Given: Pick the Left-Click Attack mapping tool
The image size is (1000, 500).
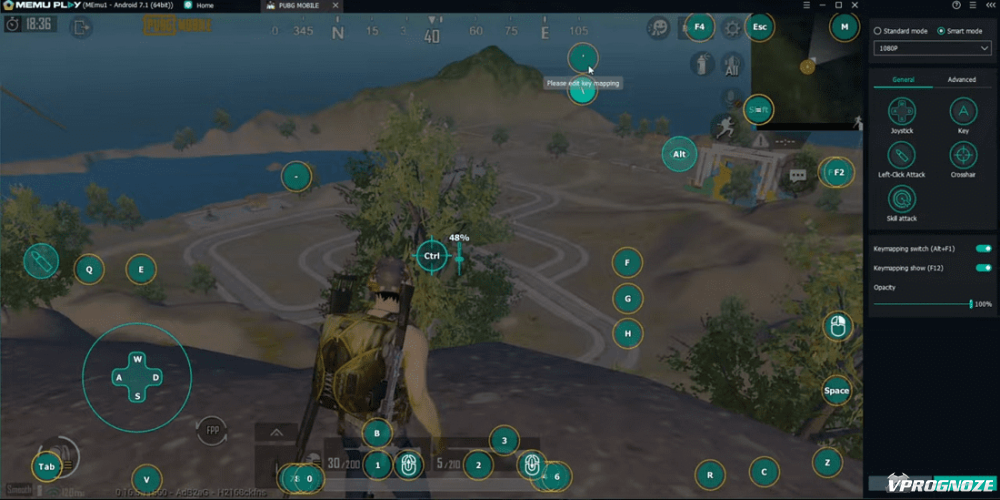Looking at the screenshot, I should [x=902, y=156].
